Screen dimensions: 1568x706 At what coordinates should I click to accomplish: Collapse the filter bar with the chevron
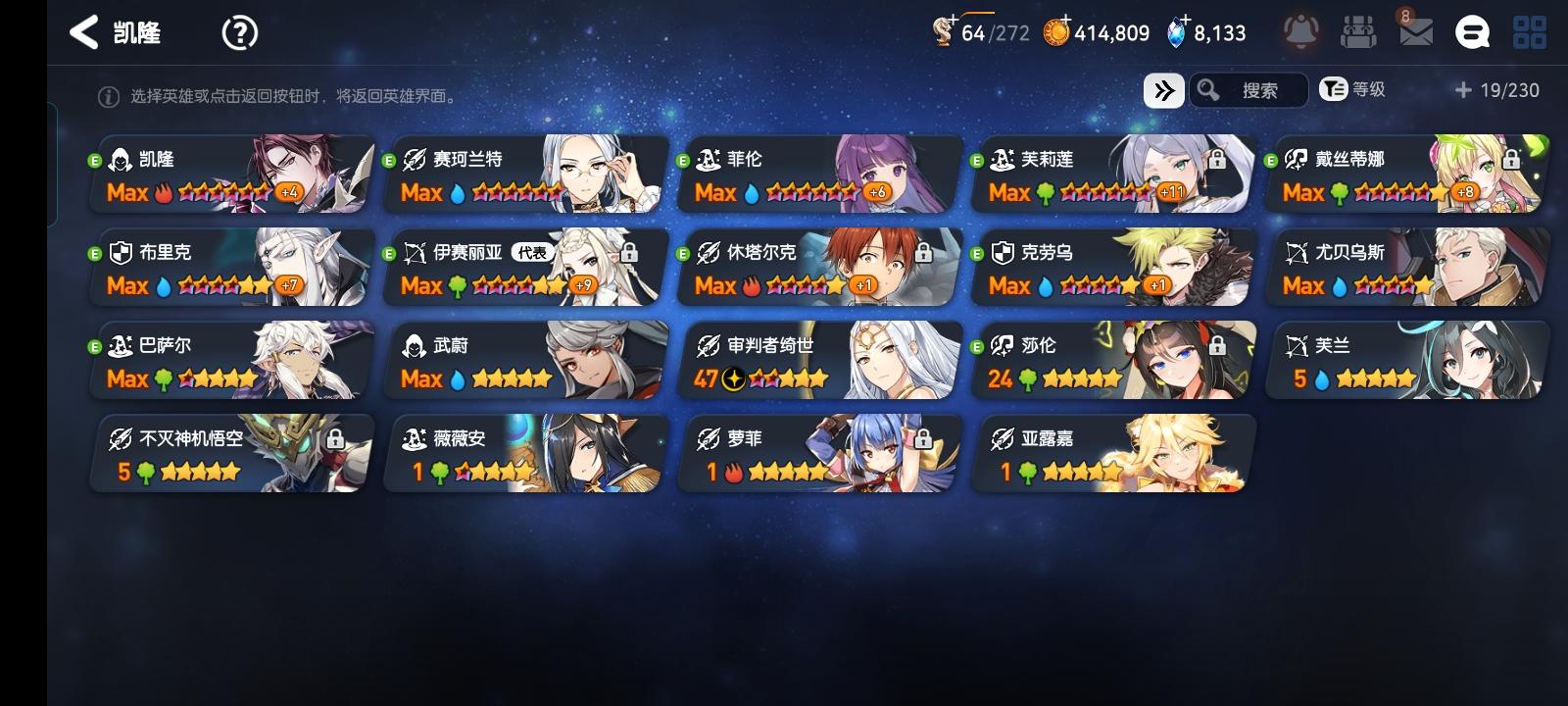1163,89
